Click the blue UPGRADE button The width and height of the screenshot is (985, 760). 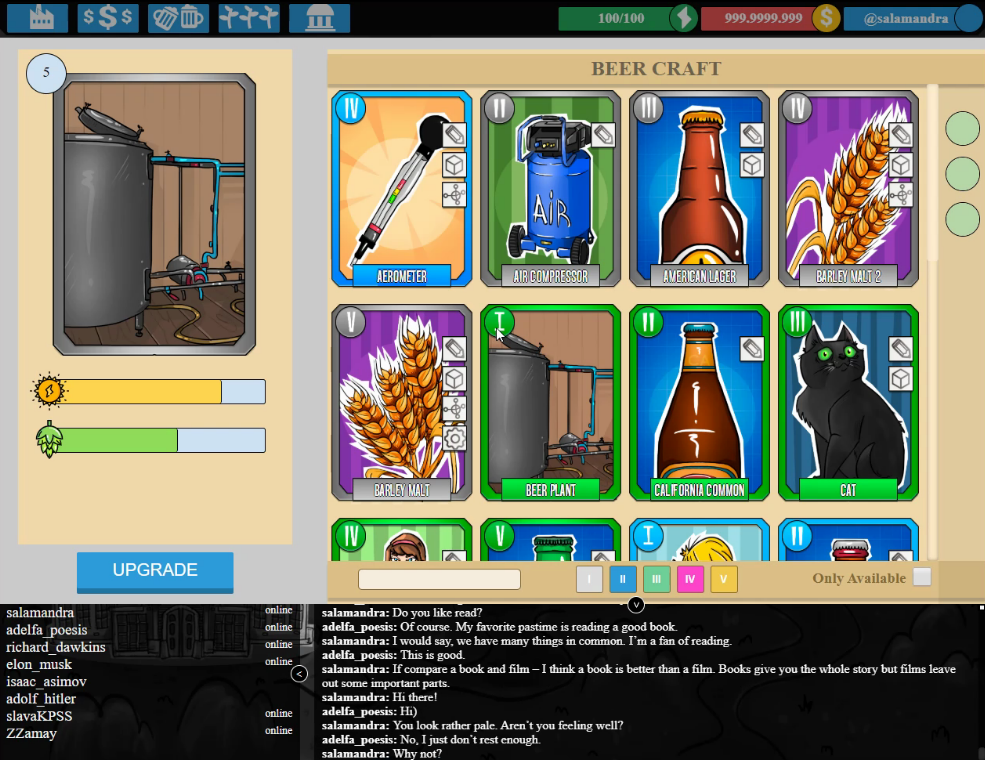click(155, 571)
